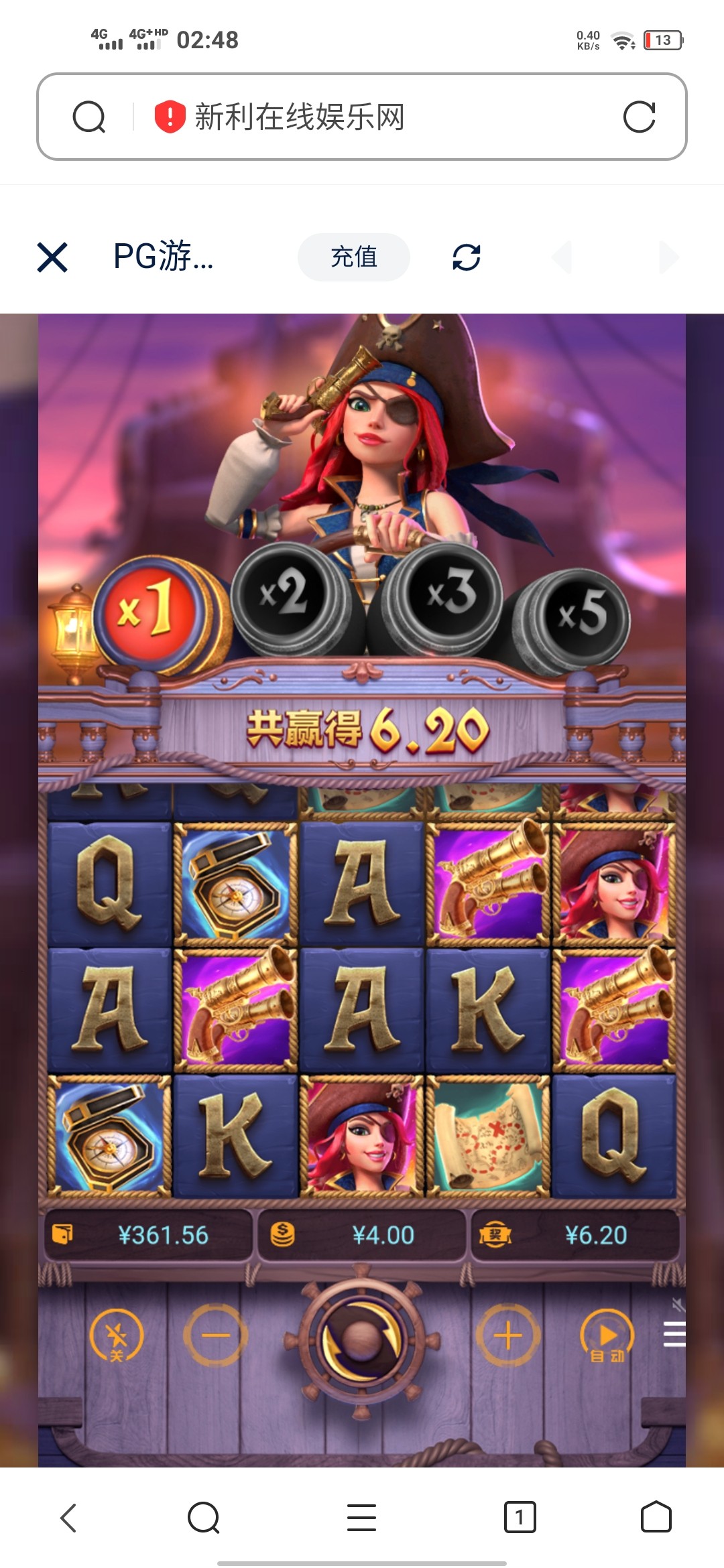The image size is (724, 1568).
Task: Toggle the turbo spin lightning button
Action: point(117,1335)
